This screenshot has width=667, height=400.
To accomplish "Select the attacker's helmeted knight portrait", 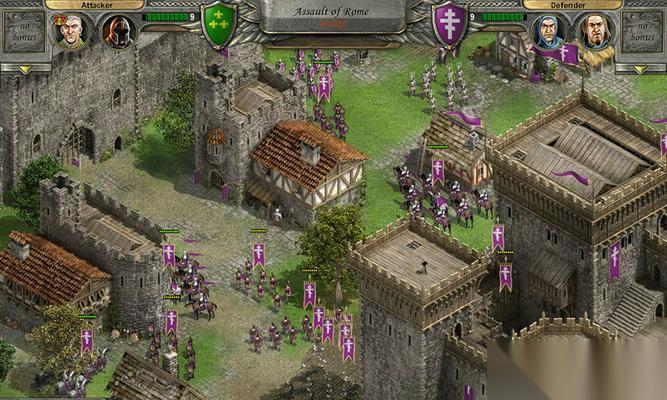I will (117, 31).
